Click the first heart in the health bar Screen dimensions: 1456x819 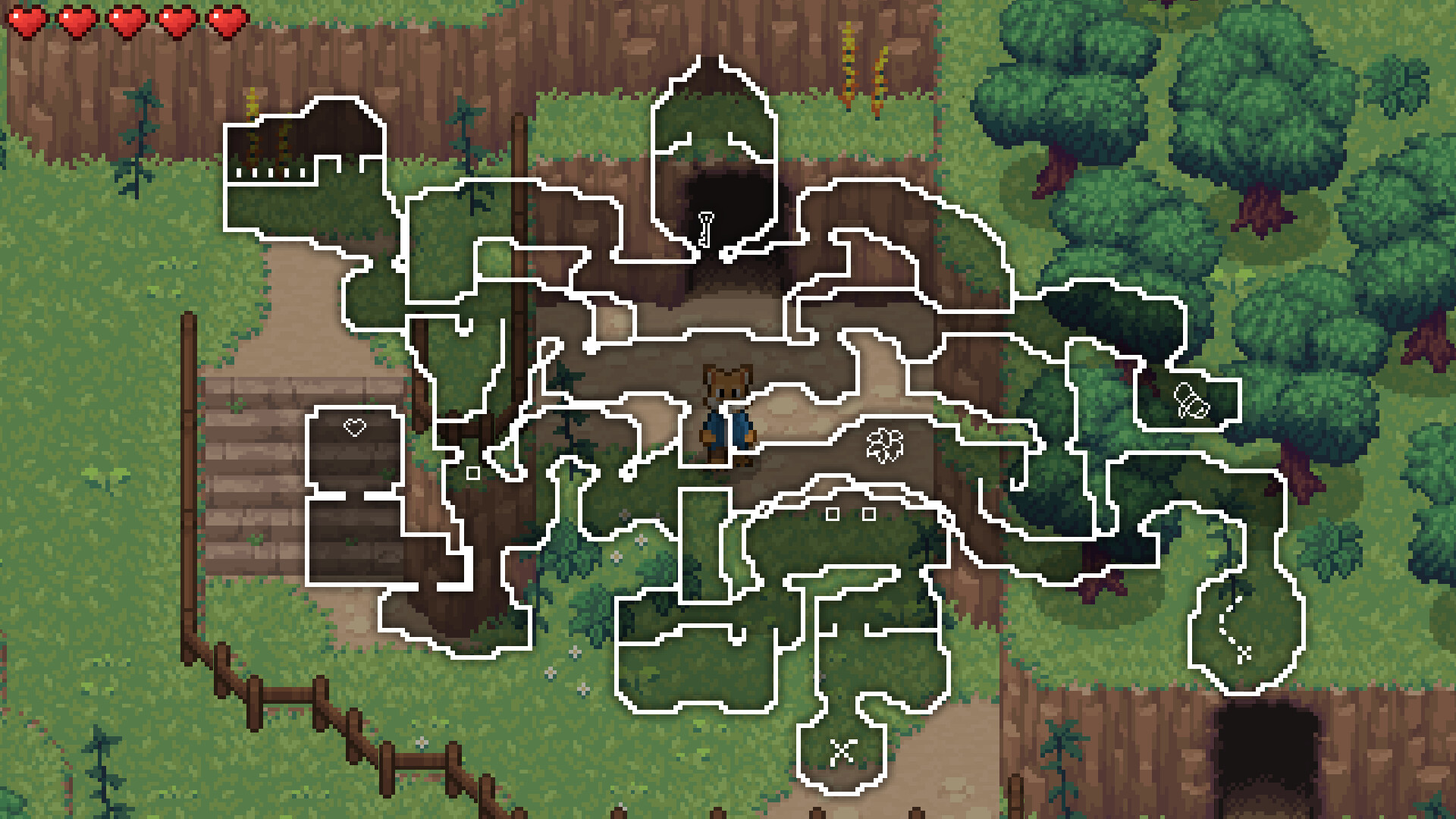pyautogui.click(x=29, y=19)
